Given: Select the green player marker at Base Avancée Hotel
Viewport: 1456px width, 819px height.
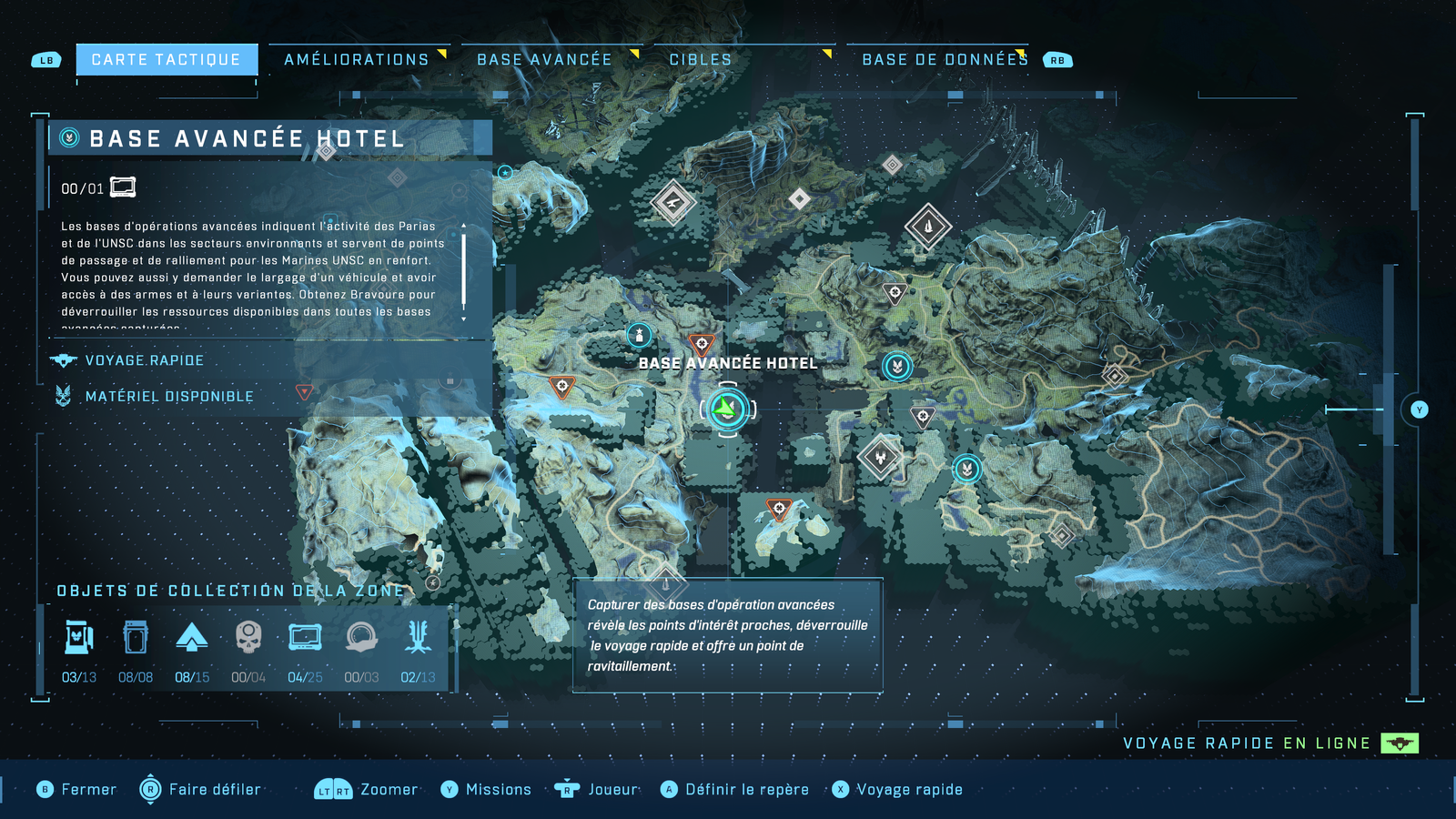Looking at the screenshot, I should (725, 409).
